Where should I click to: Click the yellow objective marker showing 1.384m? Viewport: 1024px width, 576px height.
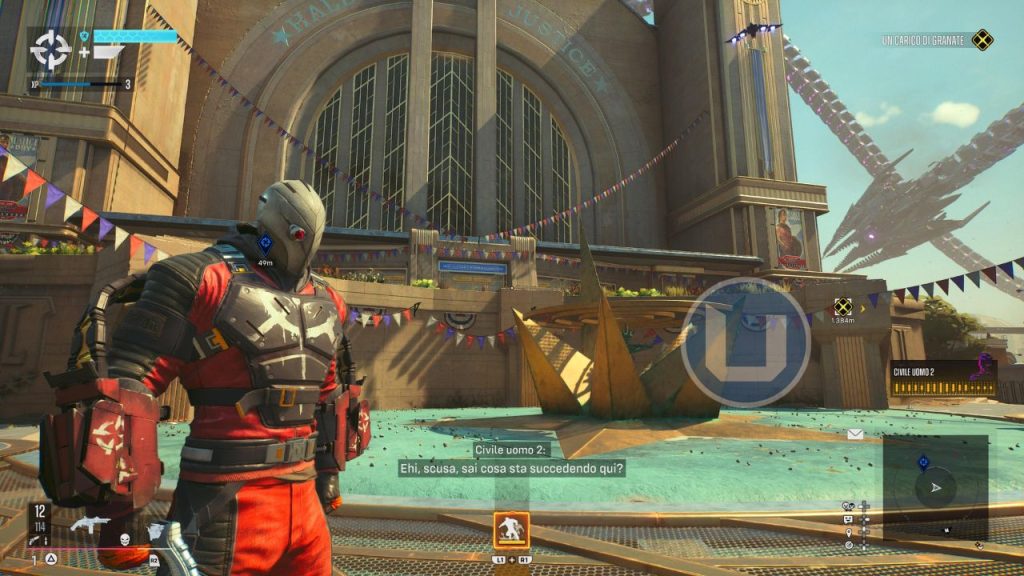(843, 307)
